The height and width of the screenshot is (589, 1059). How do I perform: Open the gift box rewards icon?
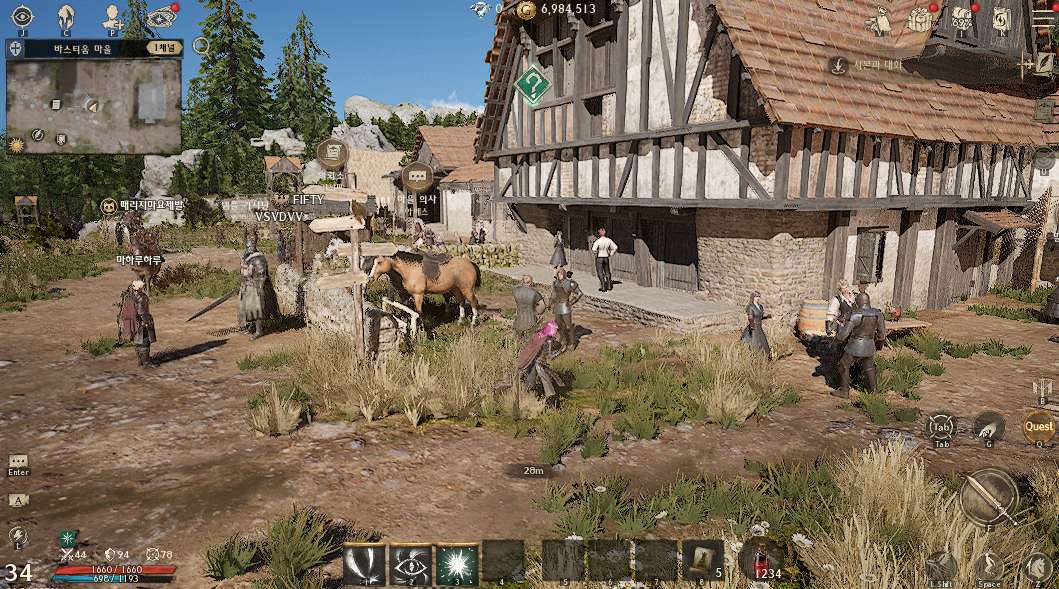pos(919,18)
